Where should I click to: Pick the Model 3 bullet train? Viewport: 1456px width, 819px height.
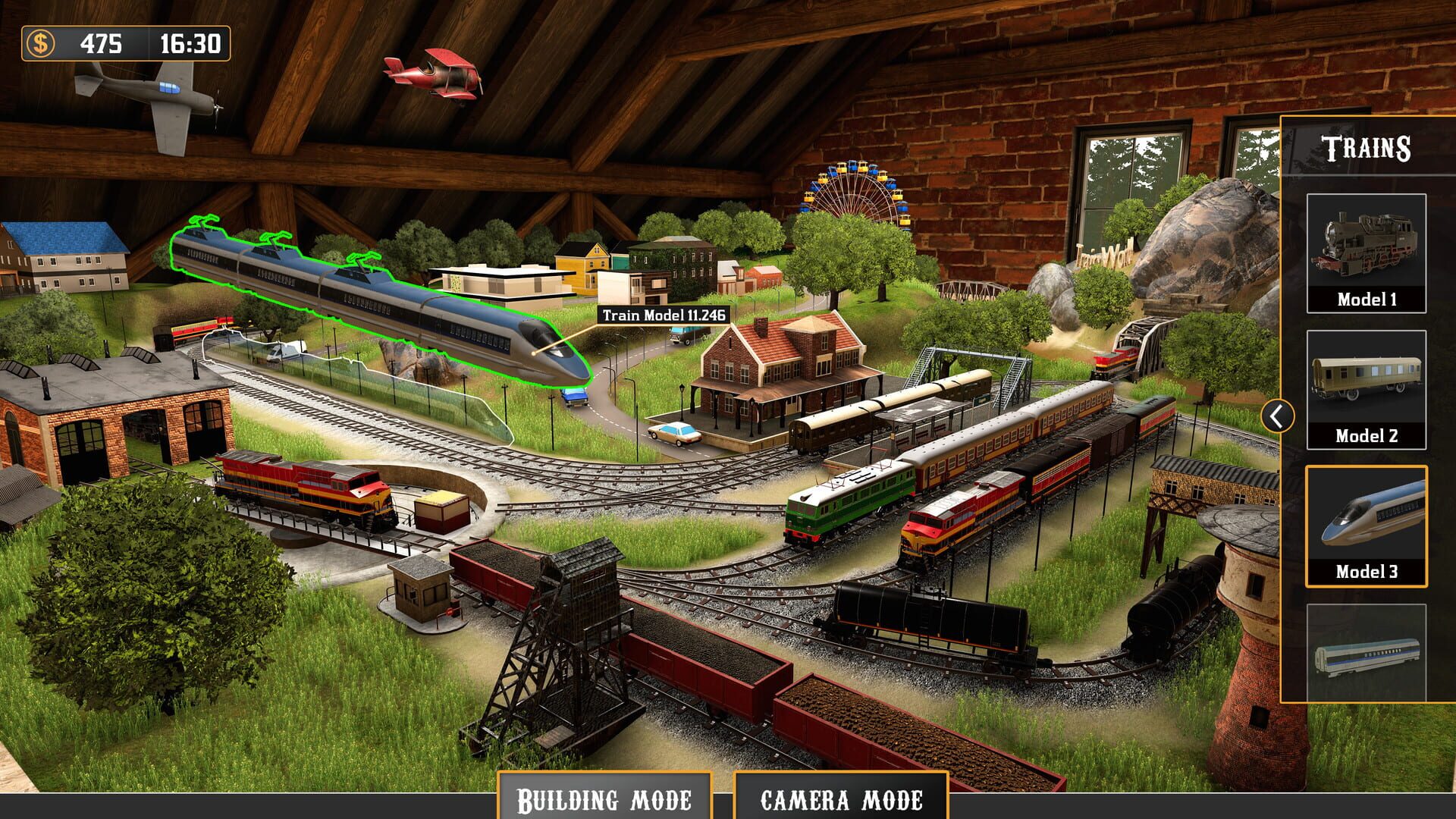pyautogui.click(x=1366, y=526)
